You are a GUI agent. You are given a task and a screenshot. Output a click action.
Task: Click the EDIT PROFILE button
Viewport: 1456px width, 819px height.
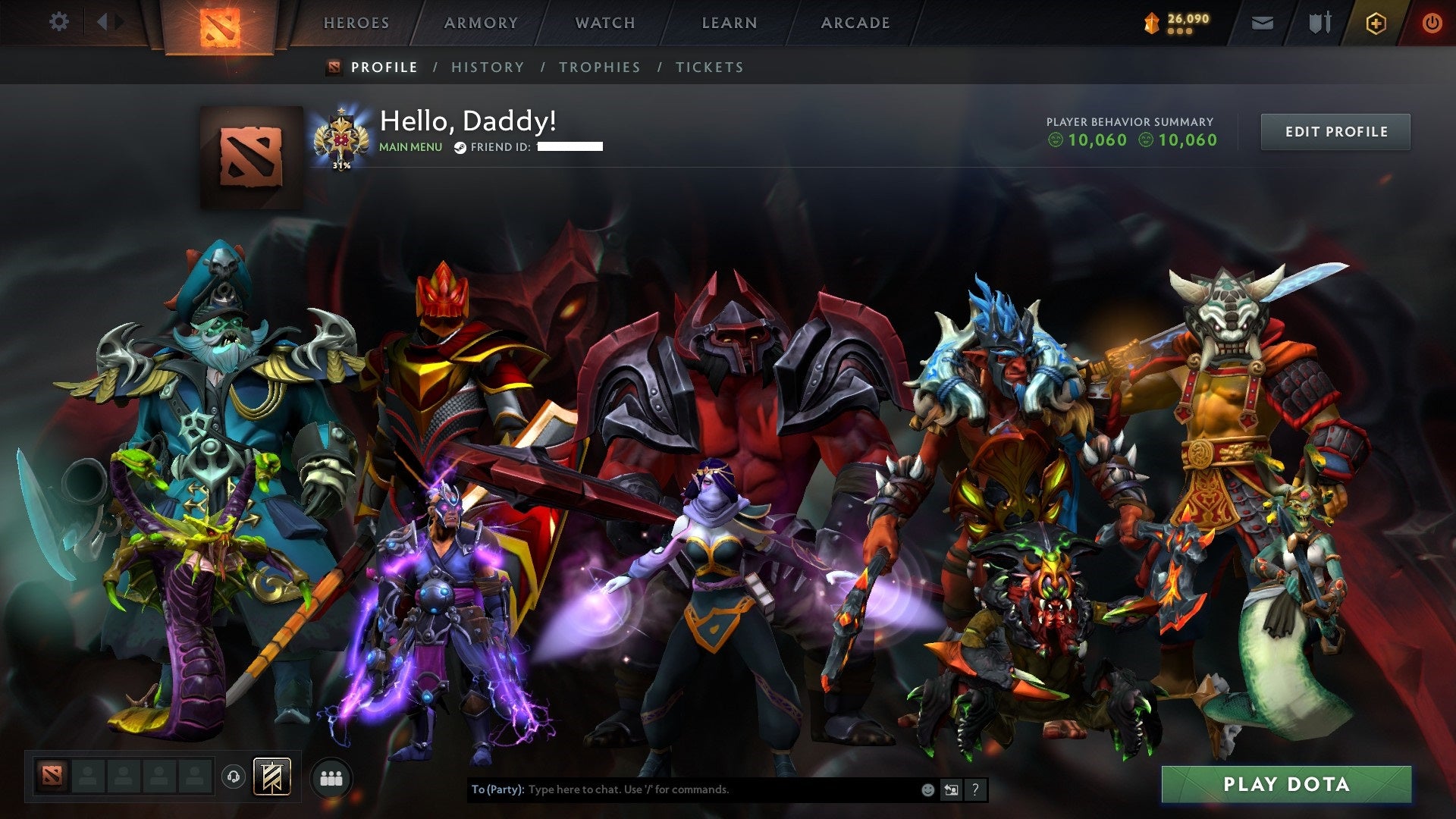[x=1335, y=131]
